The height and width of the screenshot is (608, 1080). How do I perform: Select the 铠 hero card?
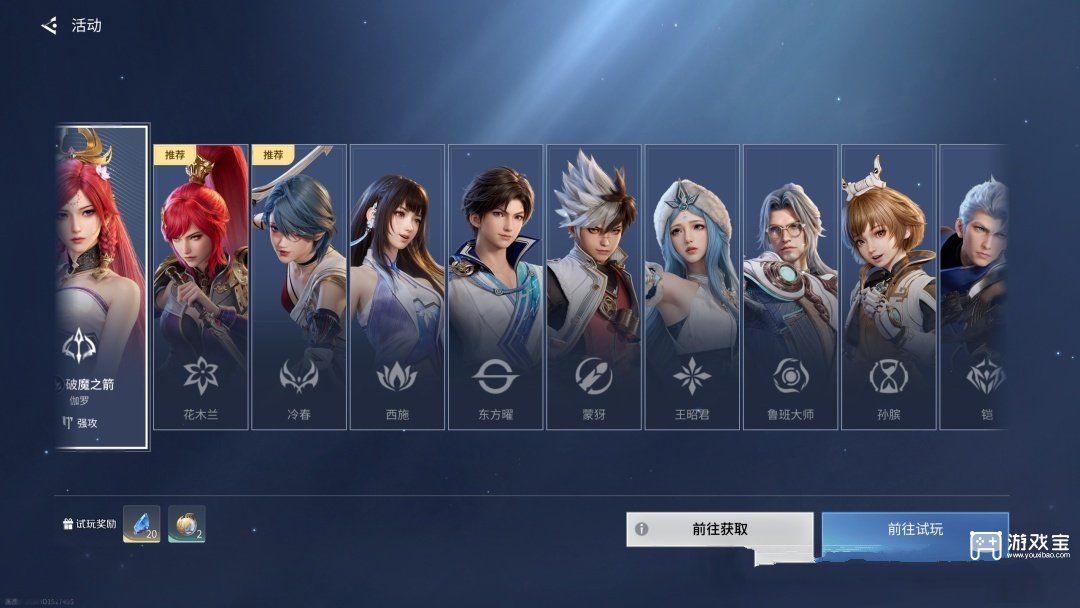(x=974, y=286)
